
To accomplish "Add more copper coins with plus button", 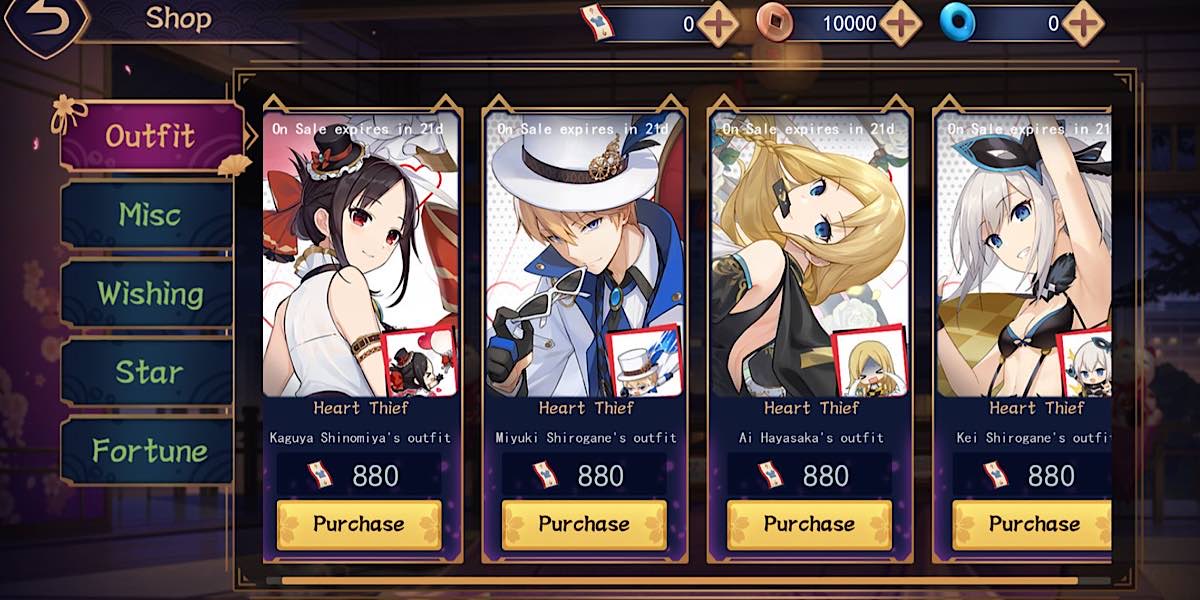I will pyautogui.click(x=901, y=24).
